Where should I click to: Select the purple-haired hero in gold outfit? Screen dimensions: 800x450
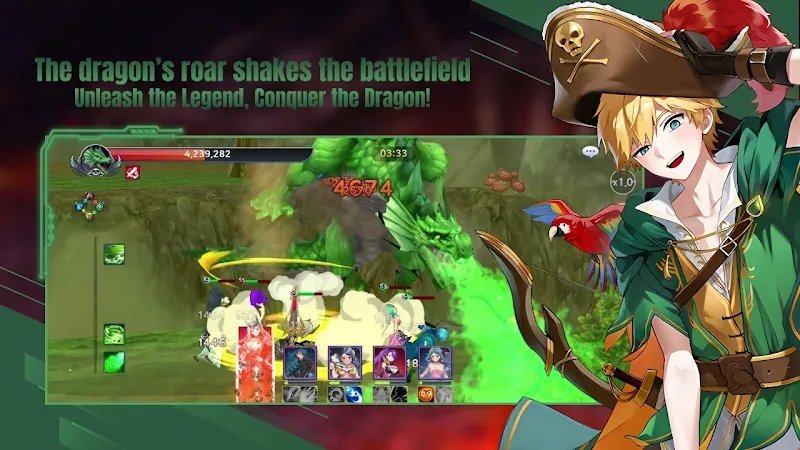tap(344, 361)
